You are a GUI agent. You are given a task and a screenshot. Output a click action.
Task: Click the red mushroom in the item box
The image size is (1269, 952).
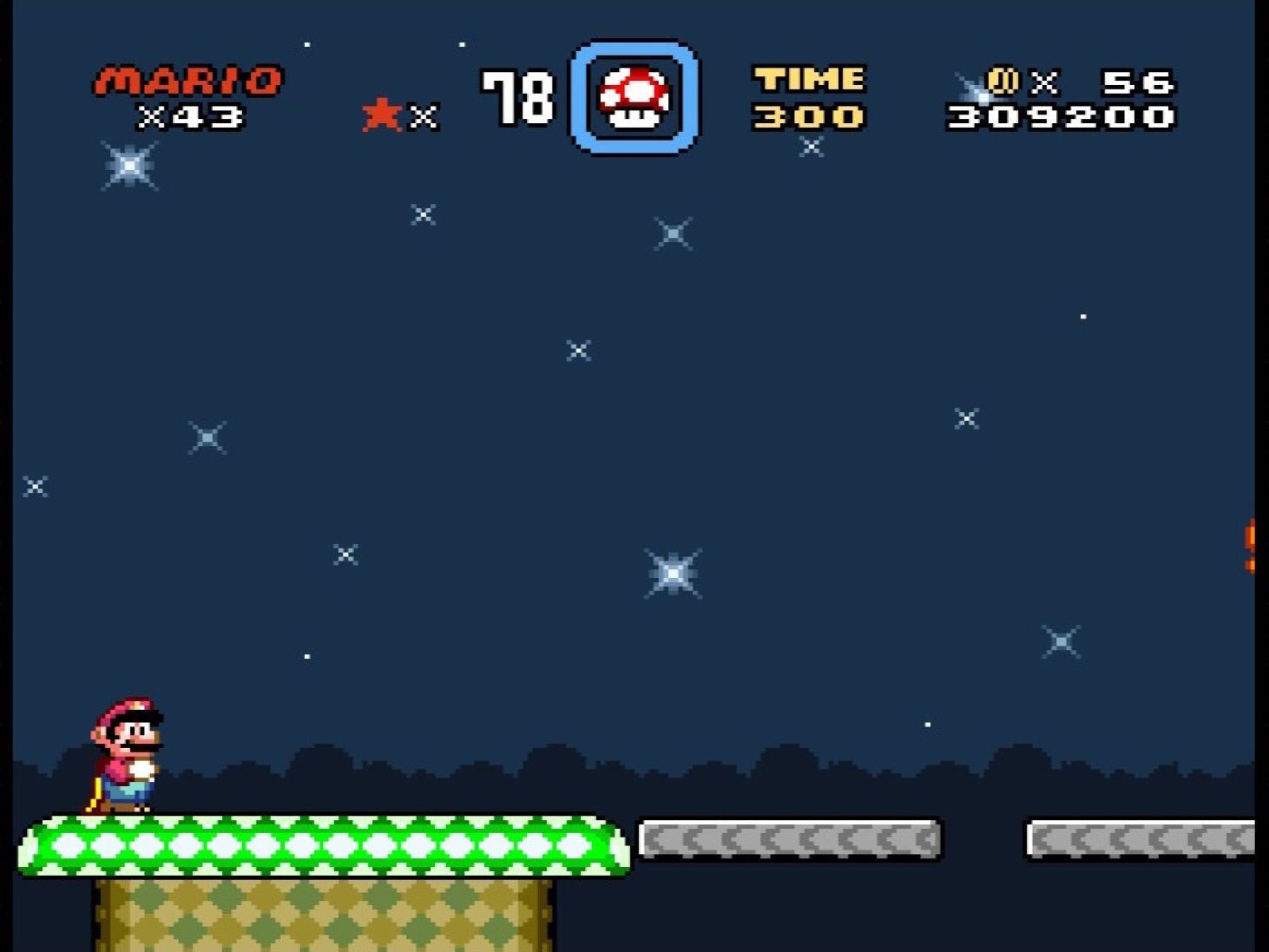[634, 95]
